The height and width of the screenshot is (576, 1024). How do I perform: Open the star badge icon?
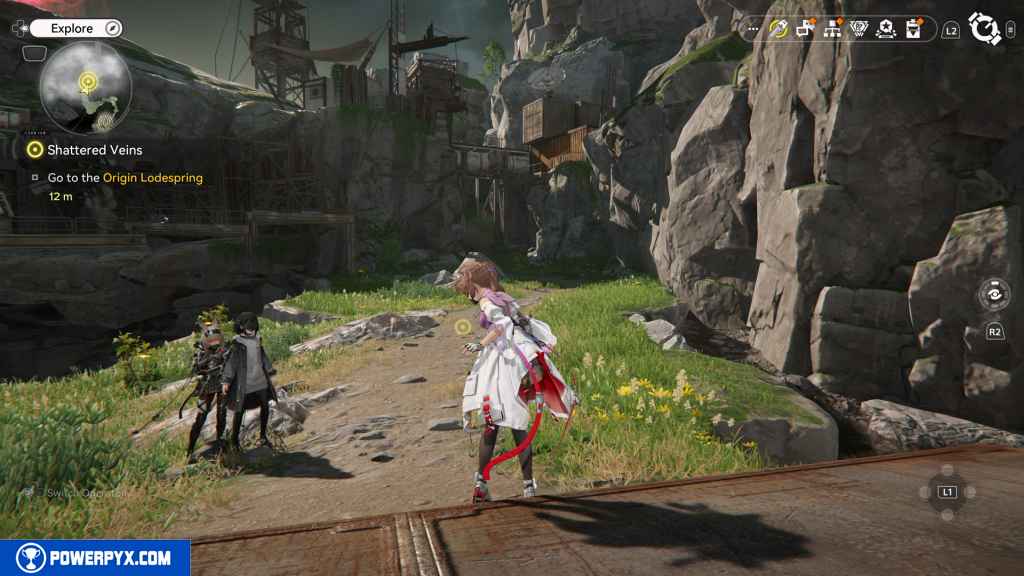point(885,30)
